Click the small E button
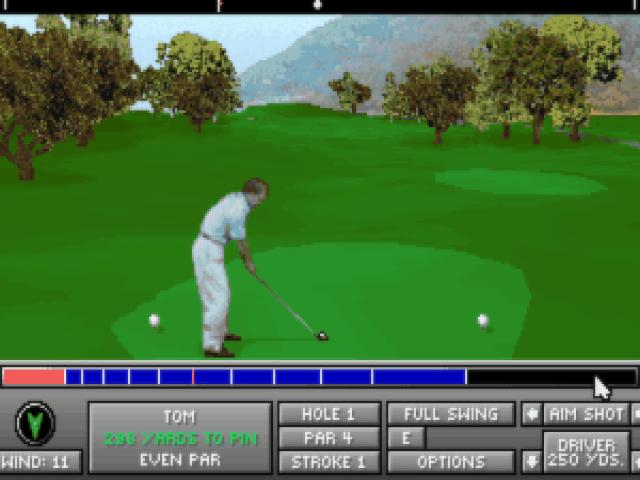 (406, 438)
